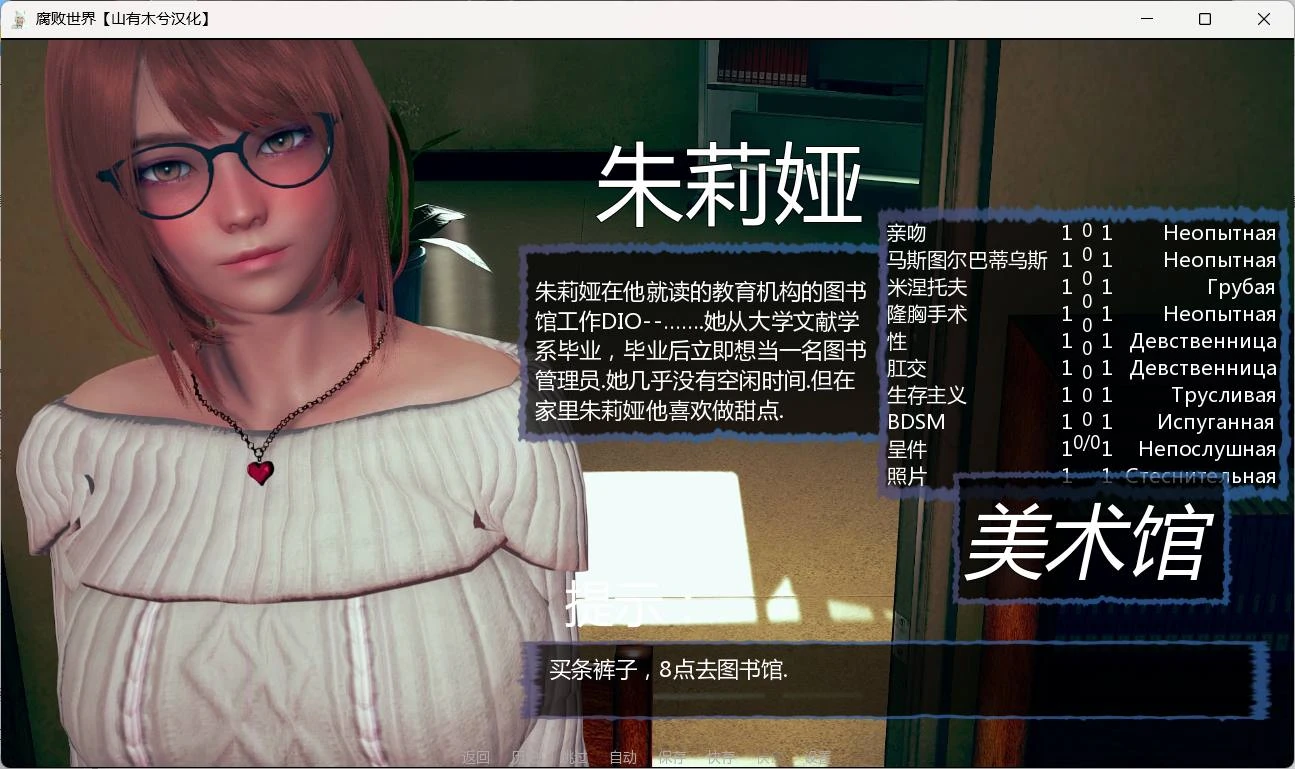Click the character name 朱莉娅
Screen dimensions: 1295x769
733,185
